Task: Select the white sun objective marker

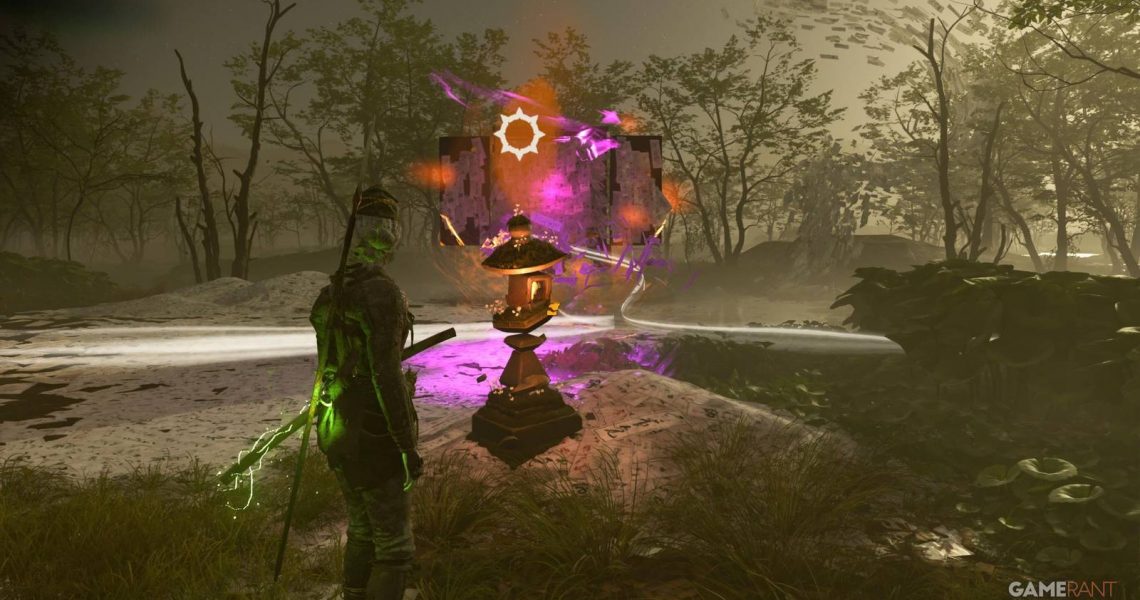Action: point(519,134)
